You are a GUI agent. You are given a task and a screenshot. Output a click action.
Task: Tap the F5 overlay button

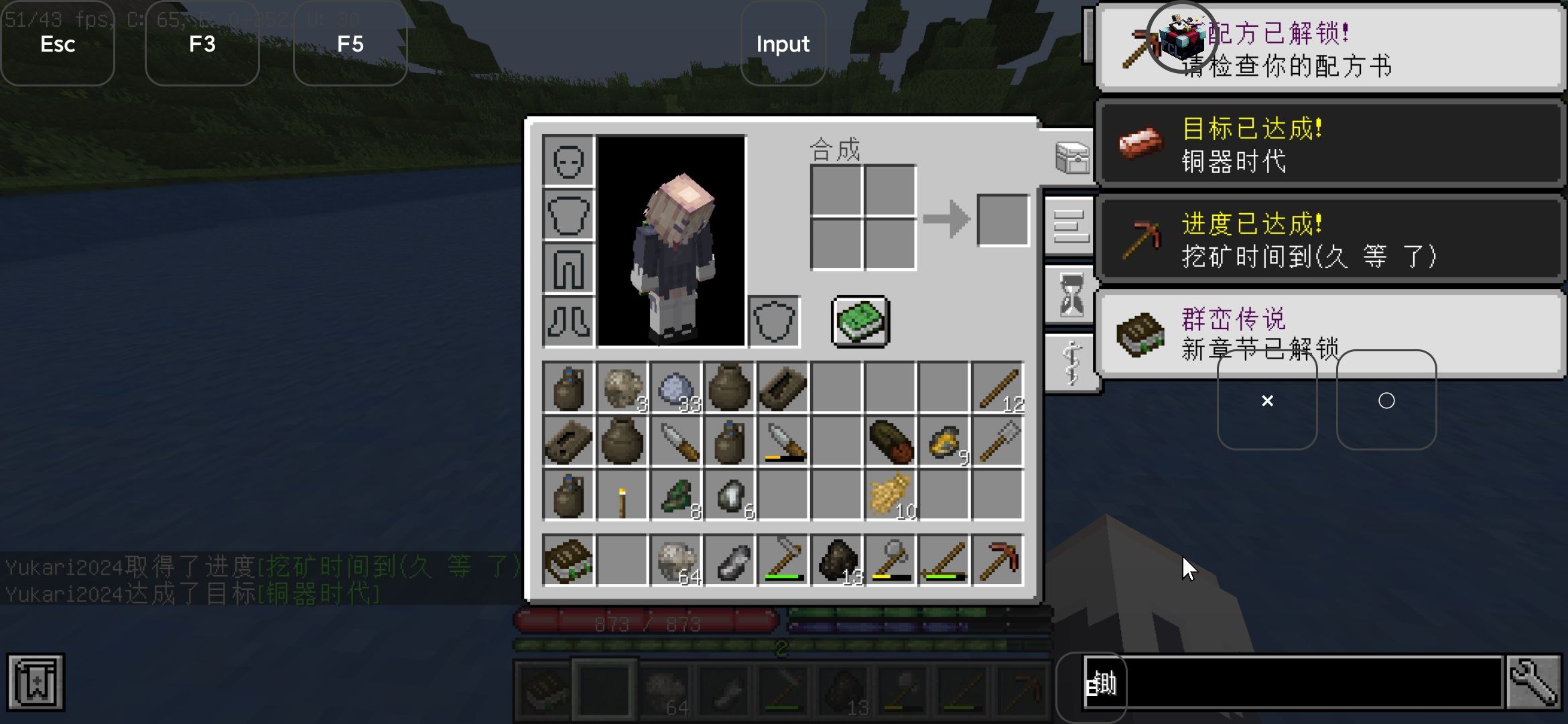tap(350, 44)
